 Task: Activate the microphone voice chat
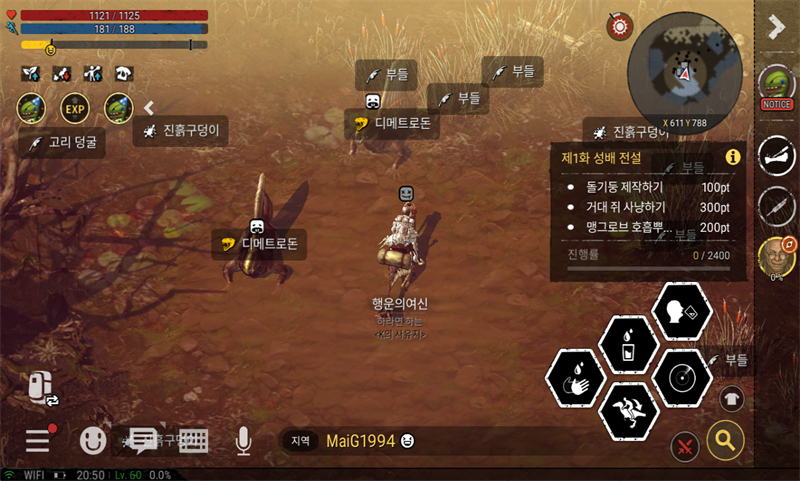(243, 440)
